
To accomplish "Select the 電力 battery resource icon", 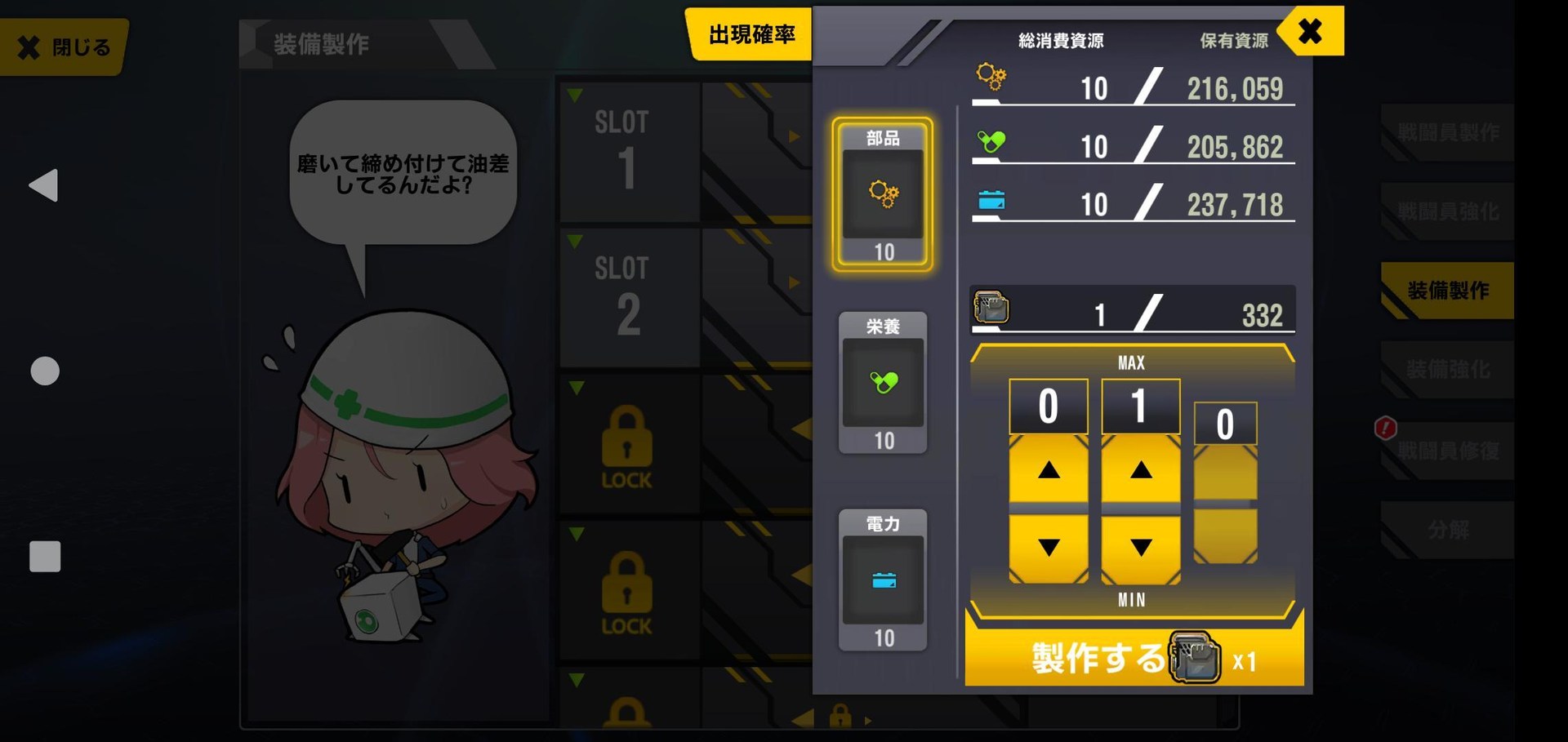I will click(x=883, y=581).
